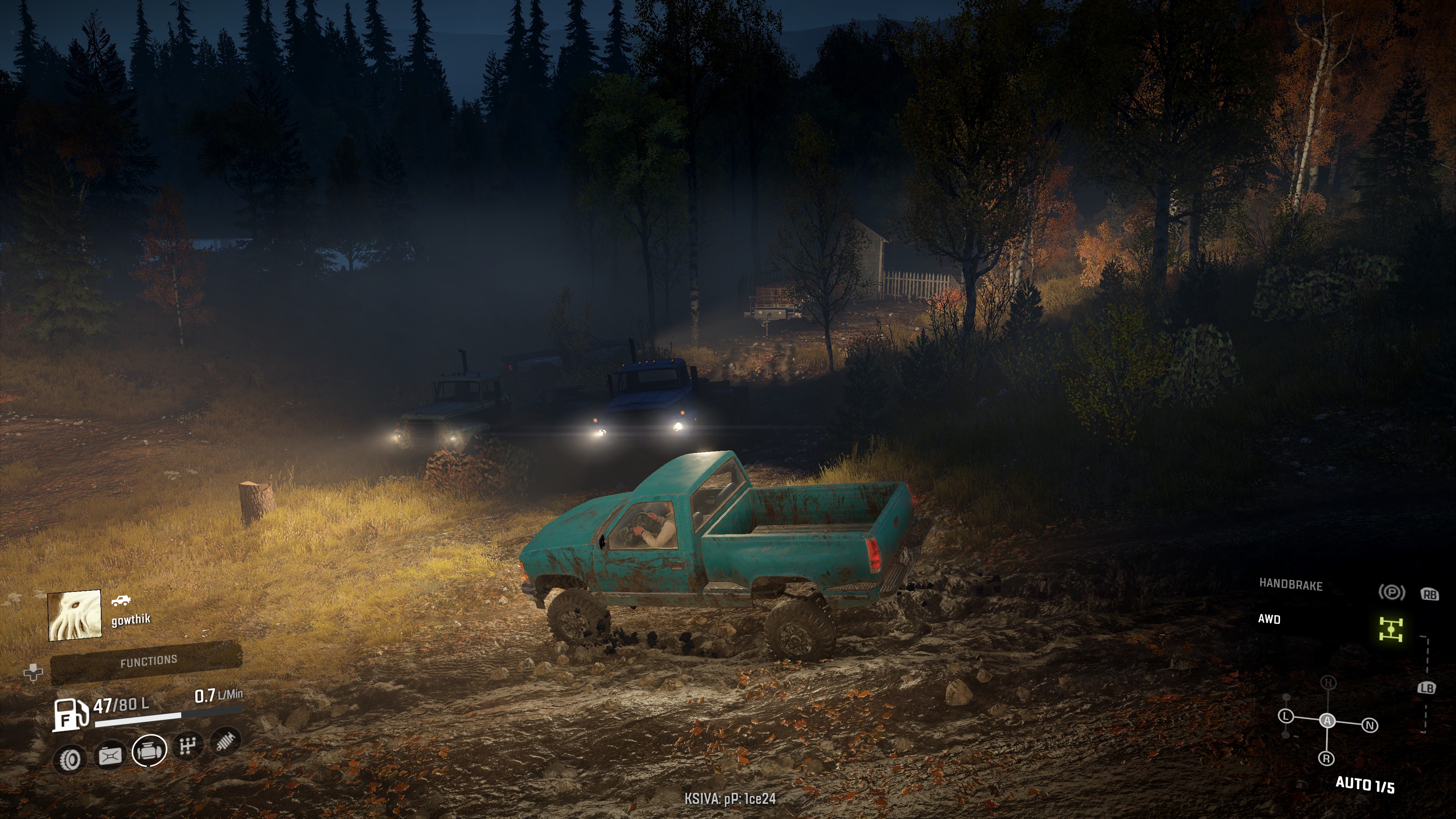Select the circled engine status icon
The image size is (1456, 819).
pyautogui.click(x=149, y=750)
